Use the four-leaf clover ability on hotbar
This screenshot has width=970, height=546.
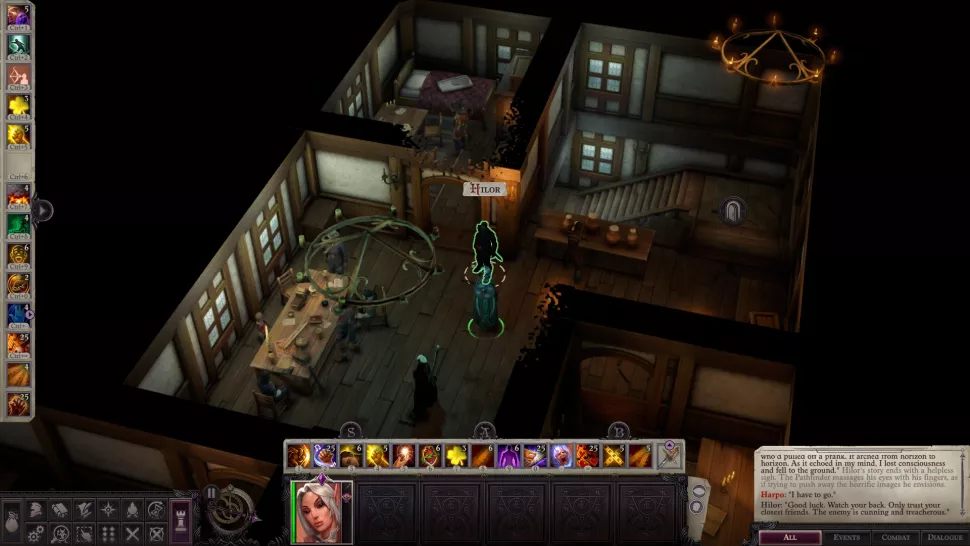point(455,456)
